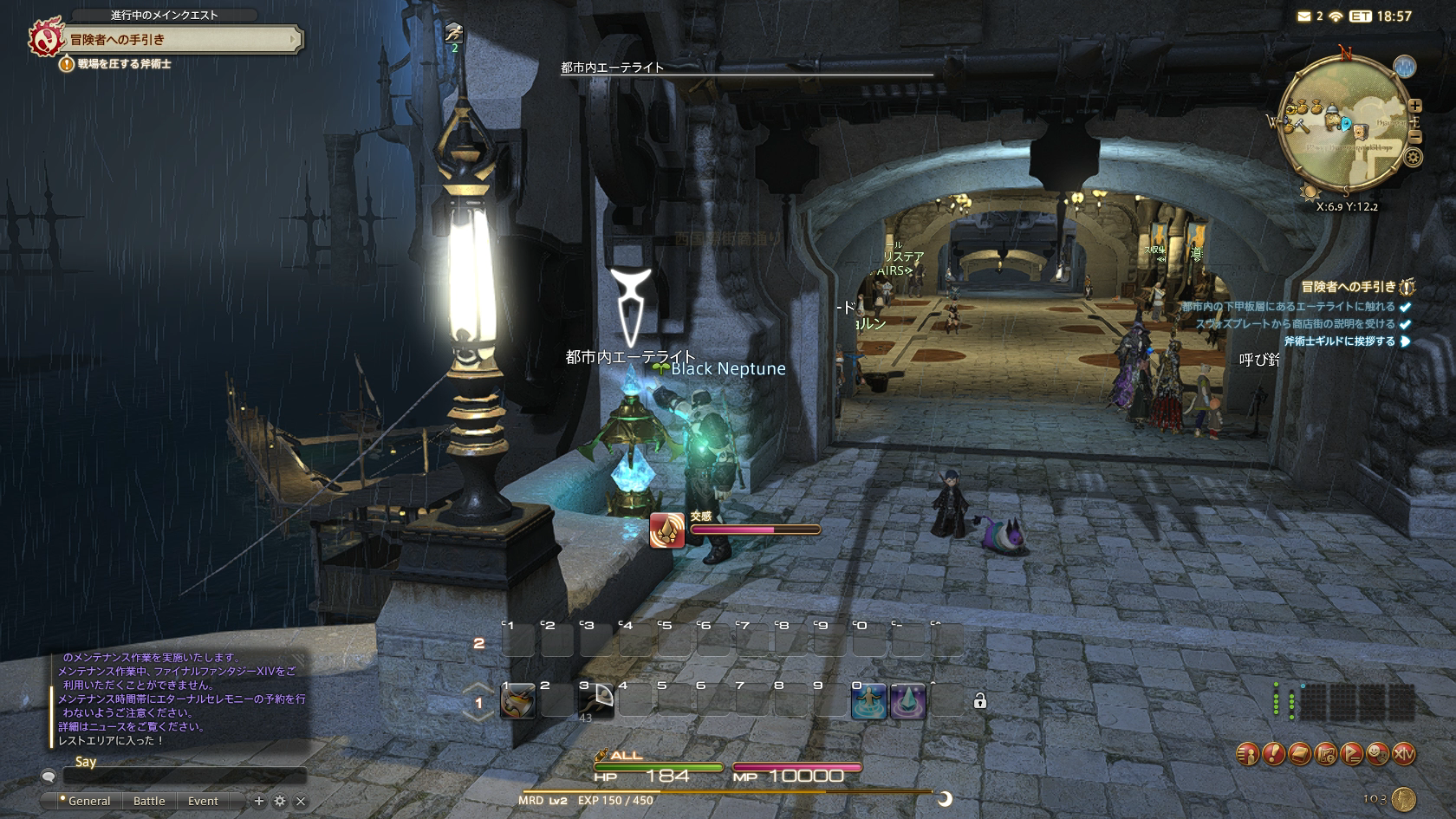
Task: Toggle the hotbar padlock lock
Action: point(980,701)
